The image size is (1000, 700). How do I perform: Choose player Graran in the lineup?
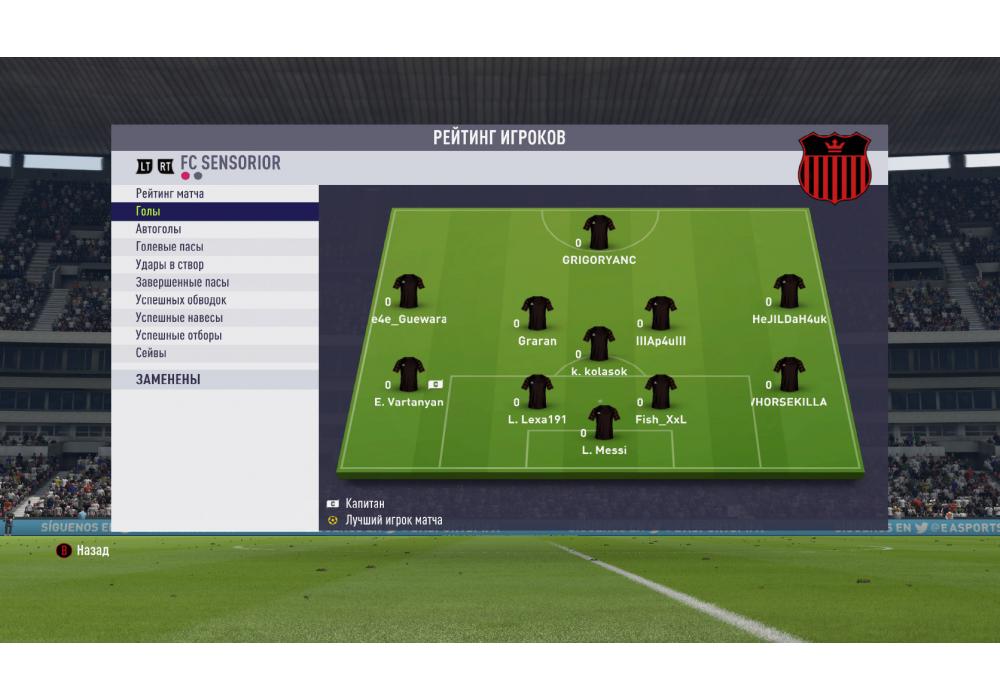(537, 313)
